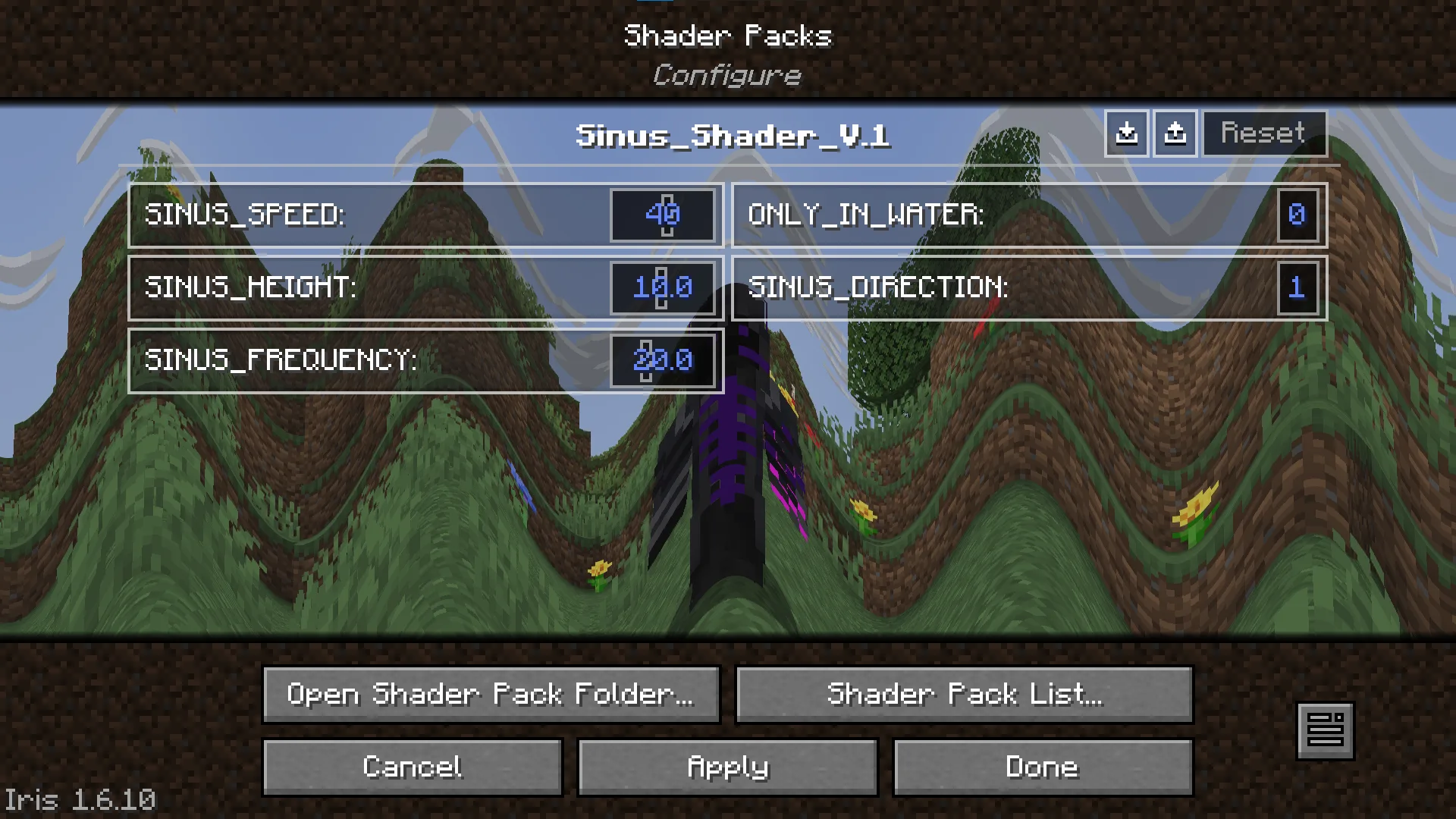The image size is (1456, 819).
Task: Cancel the shader configuration changes
Action: (x=412, y=767)
